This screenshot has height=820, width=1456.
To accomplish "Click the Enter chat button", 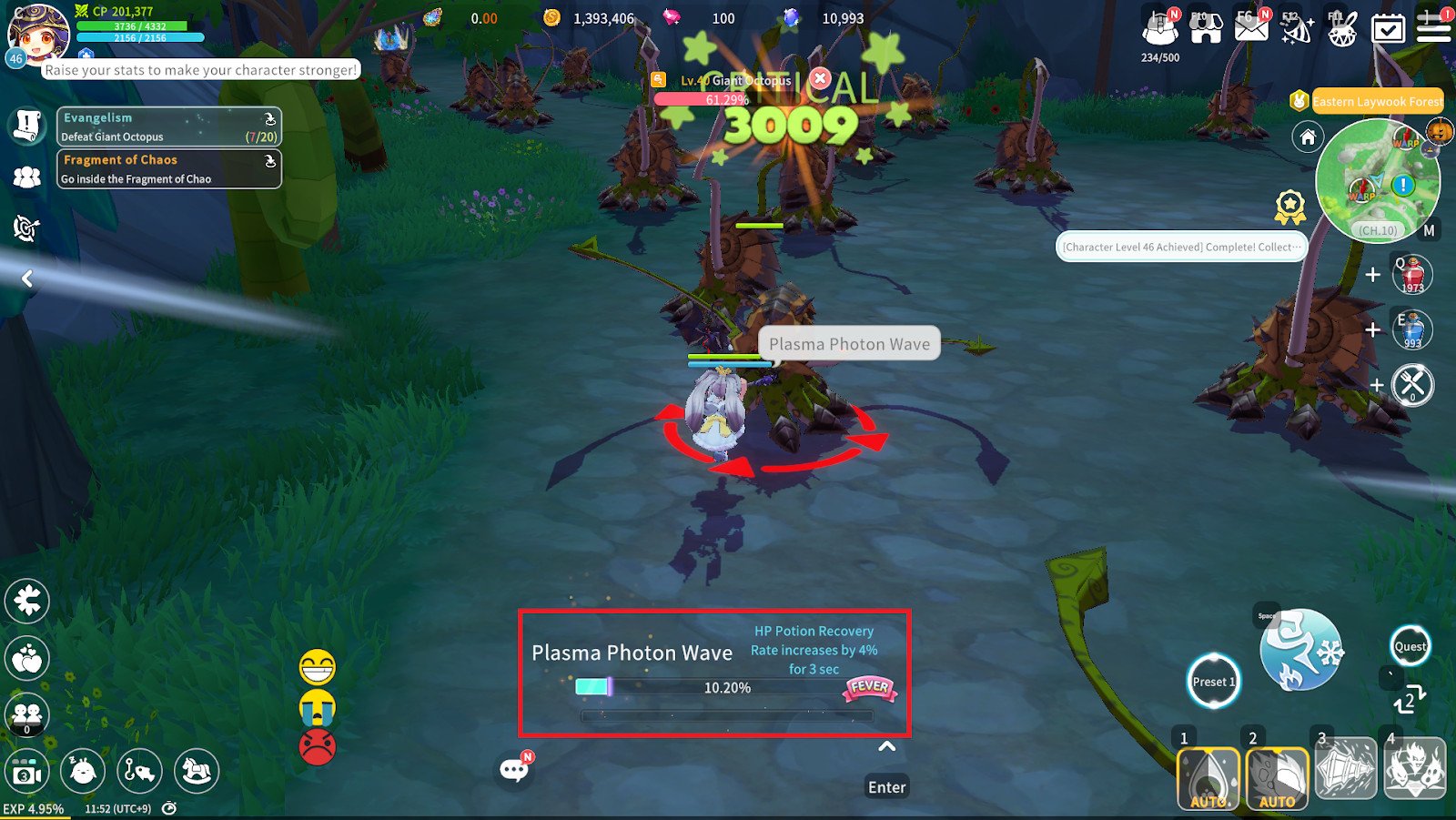I will click(886, 787).
